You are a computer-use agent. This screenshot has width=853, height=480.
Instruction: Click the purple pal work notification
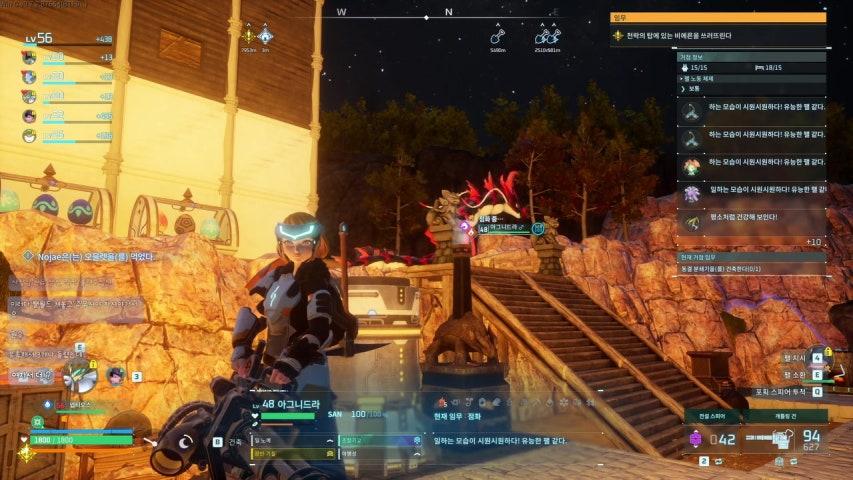point(751,190)
